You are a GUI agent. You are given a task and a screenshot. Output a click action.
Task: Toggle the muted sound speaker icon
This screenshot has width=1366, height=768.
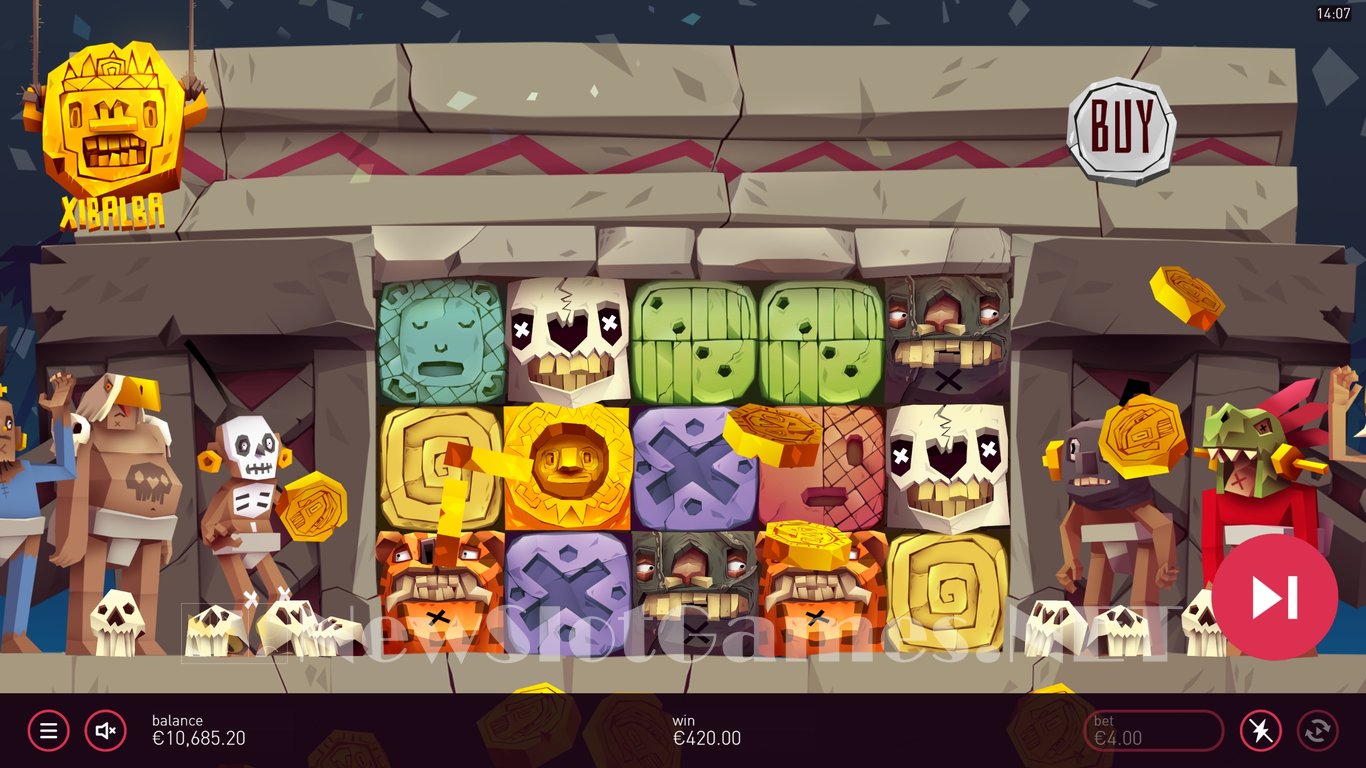105,731
